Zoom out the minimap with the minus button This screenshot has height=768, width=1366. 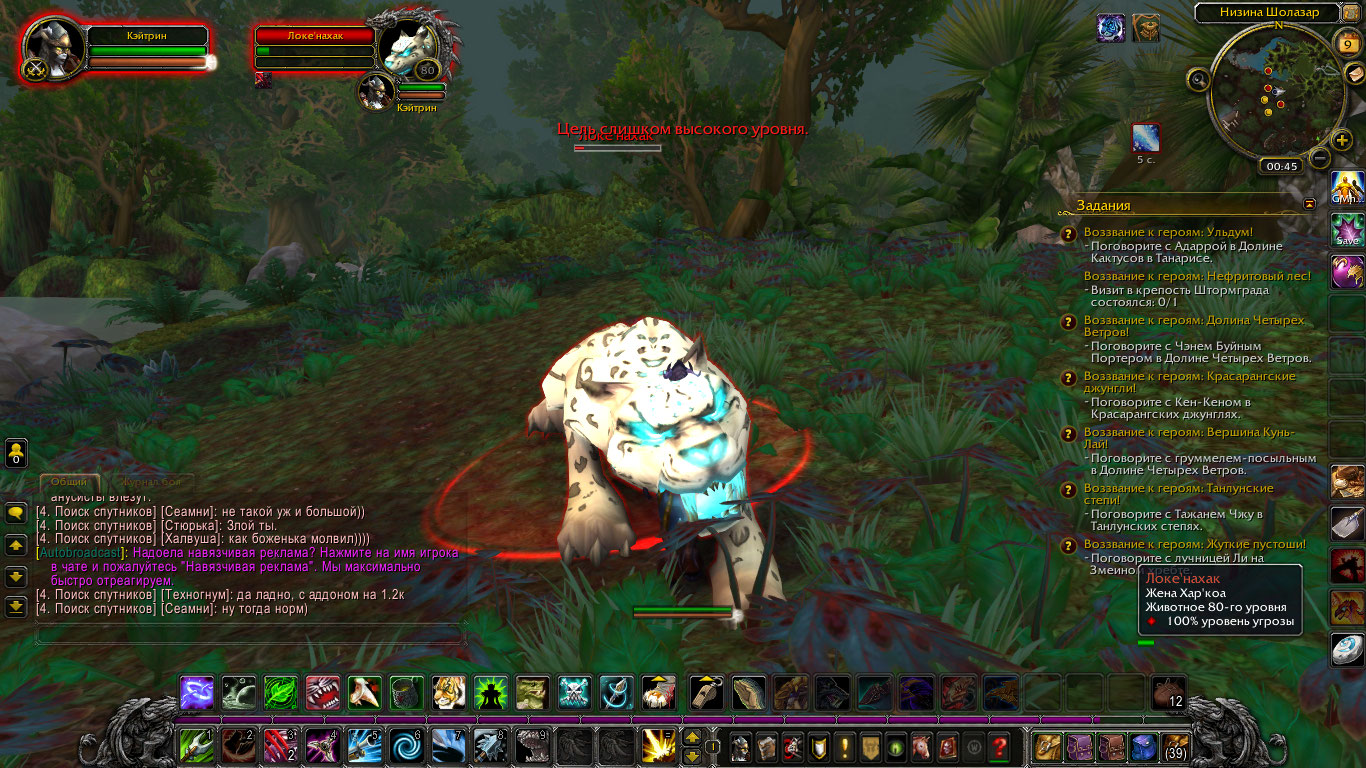(1320, 158)
